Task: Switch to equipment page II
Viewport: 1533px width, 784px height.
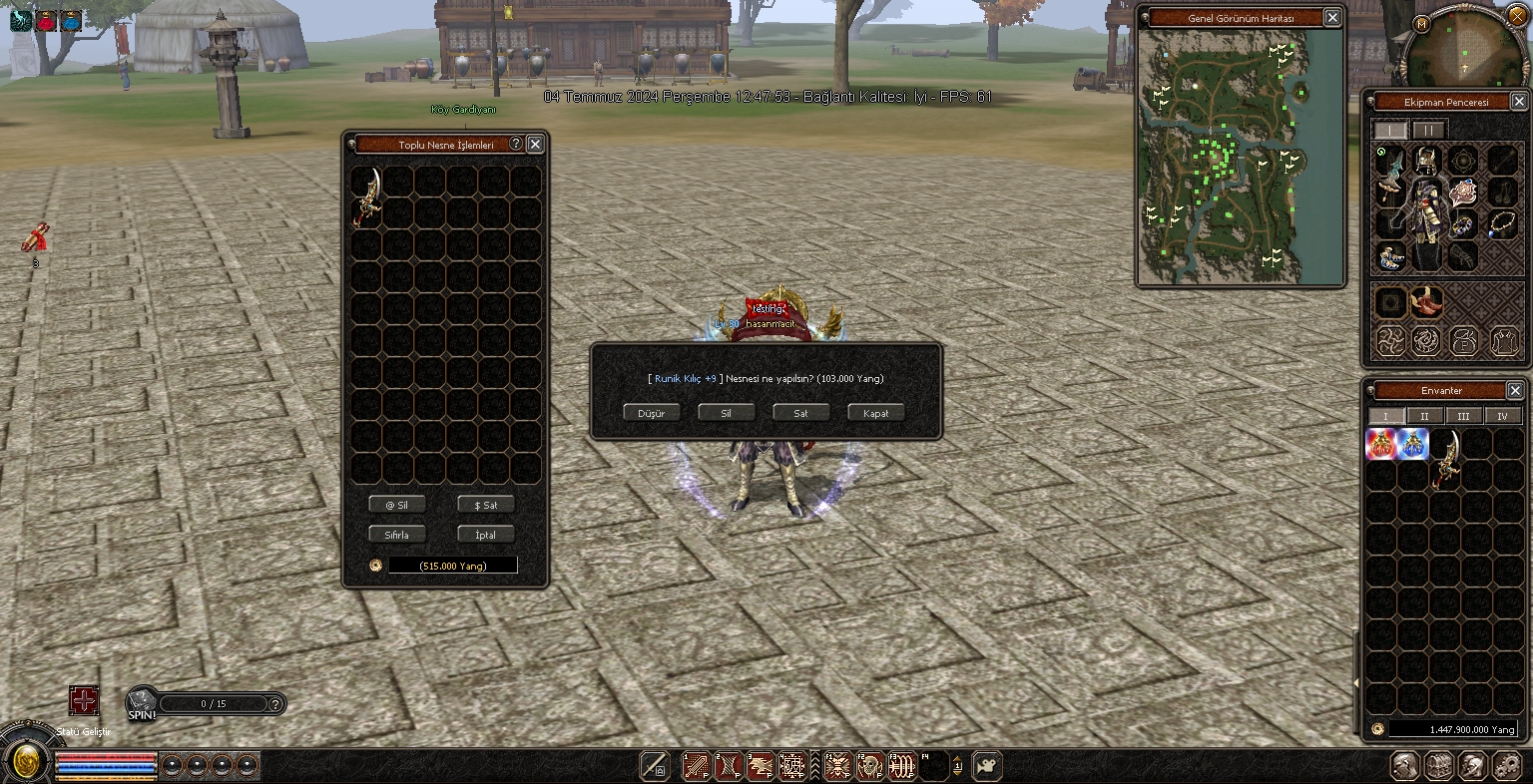Action: point(1428,131)
